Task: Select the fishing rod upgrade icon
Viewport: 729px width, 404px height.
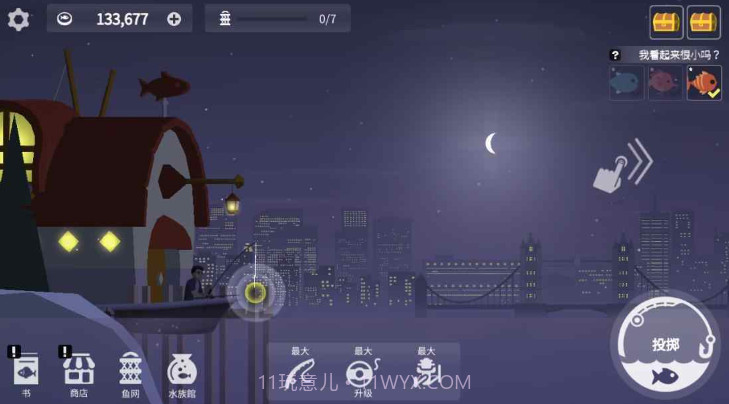Action: pyautogui.click(x=301, y=373)
